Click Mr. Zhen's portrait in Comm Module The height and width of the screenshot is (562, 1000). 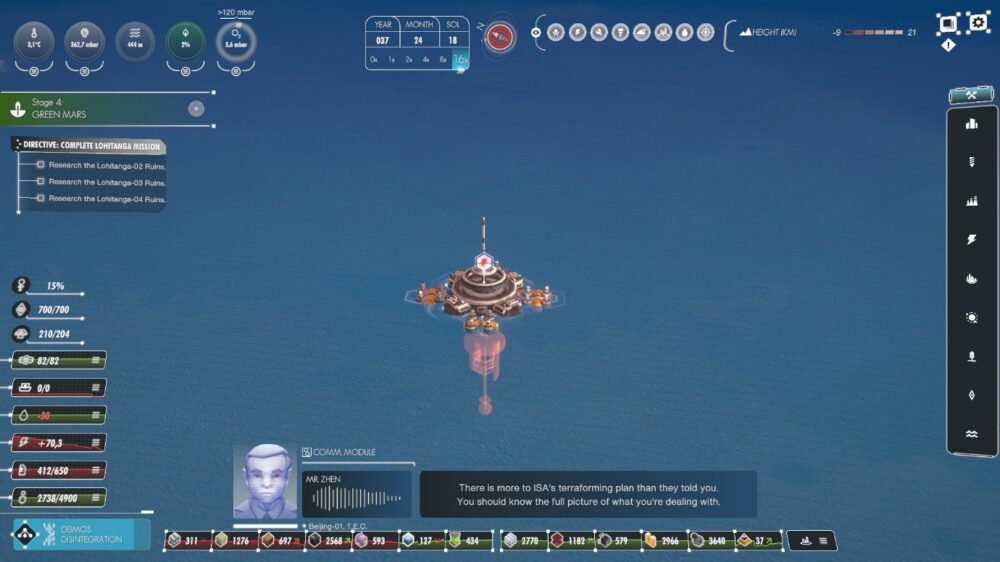(x=265, y=482)
